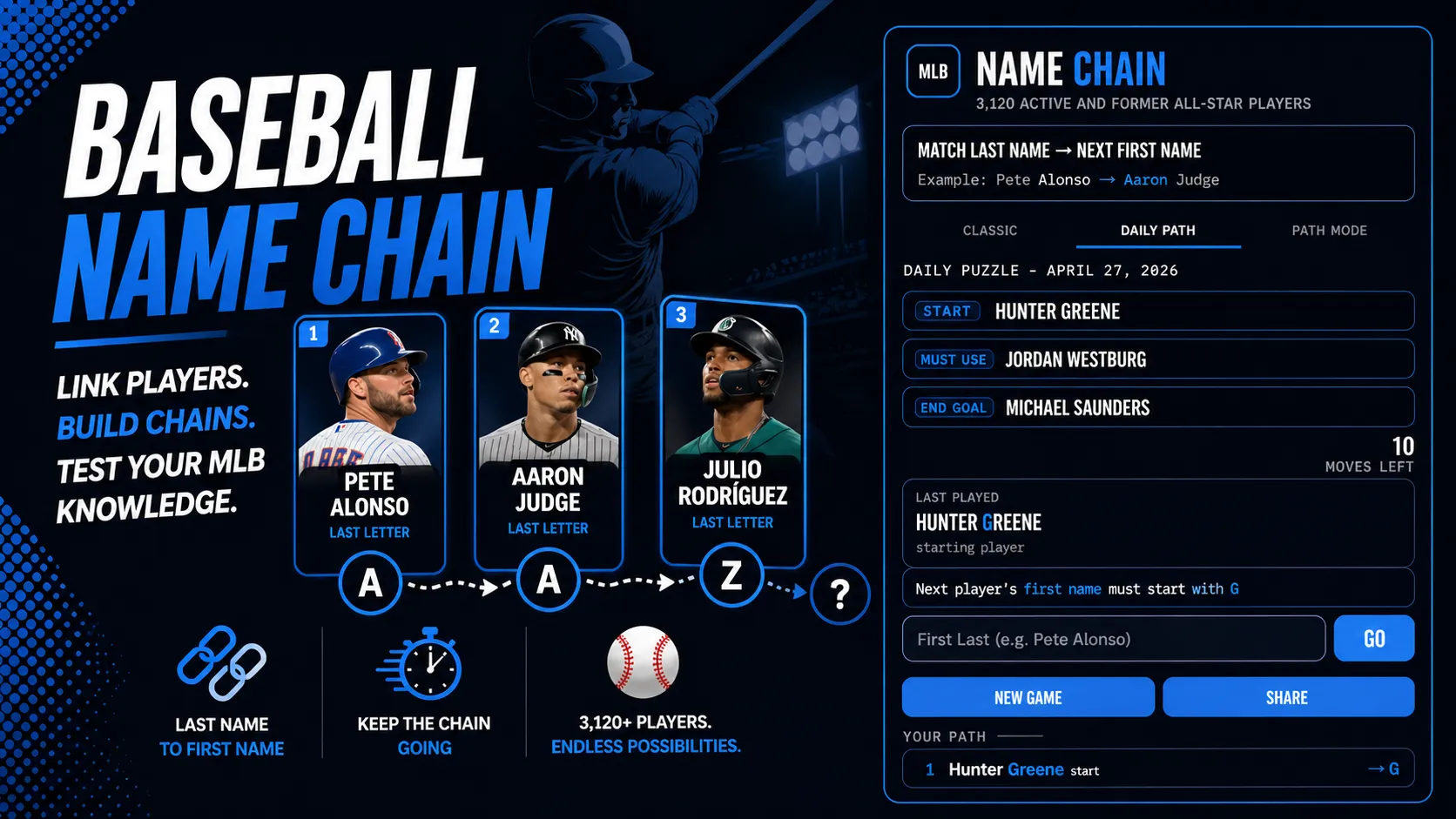Switch to the Classic tab
This screenshot has height=819, width=1456.
pyautogui.click(x=988, y=231)
